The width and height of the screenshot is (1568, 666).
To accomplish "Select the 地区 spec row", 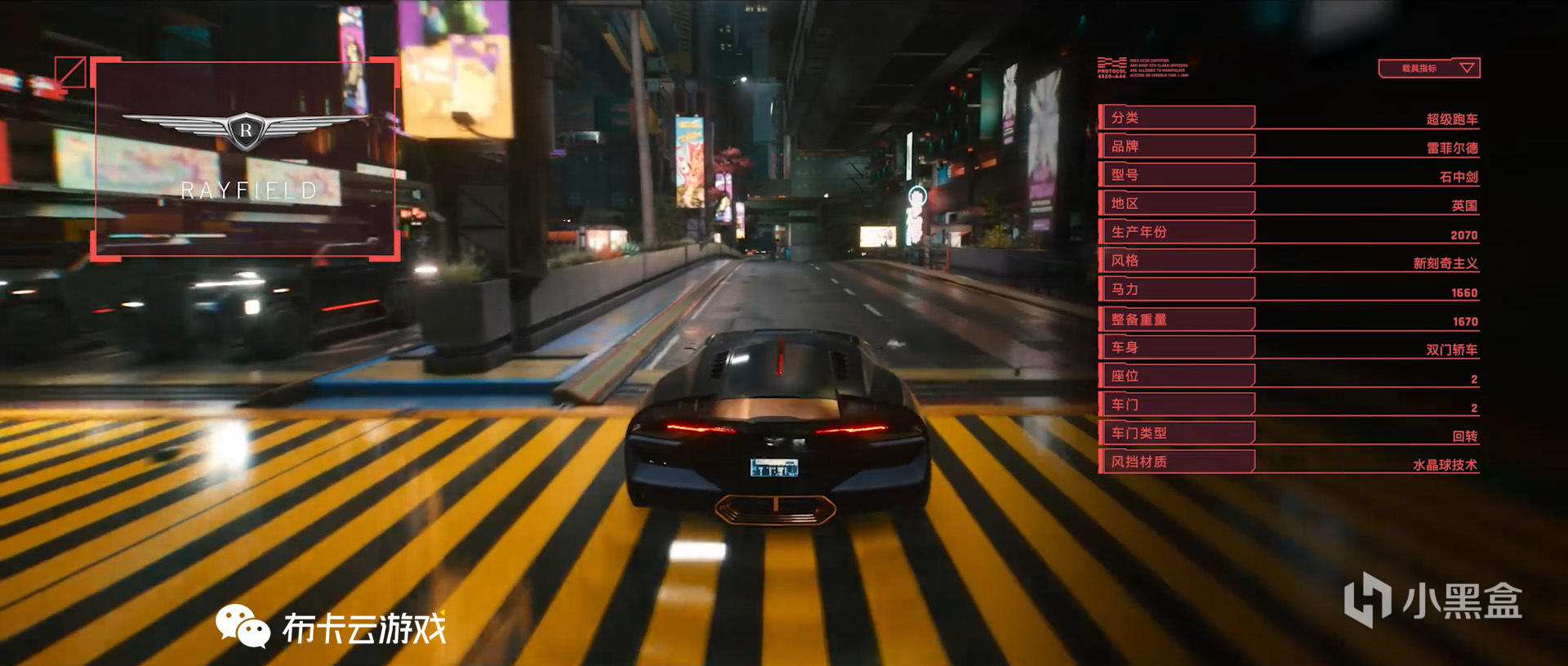I will 1176,203.
